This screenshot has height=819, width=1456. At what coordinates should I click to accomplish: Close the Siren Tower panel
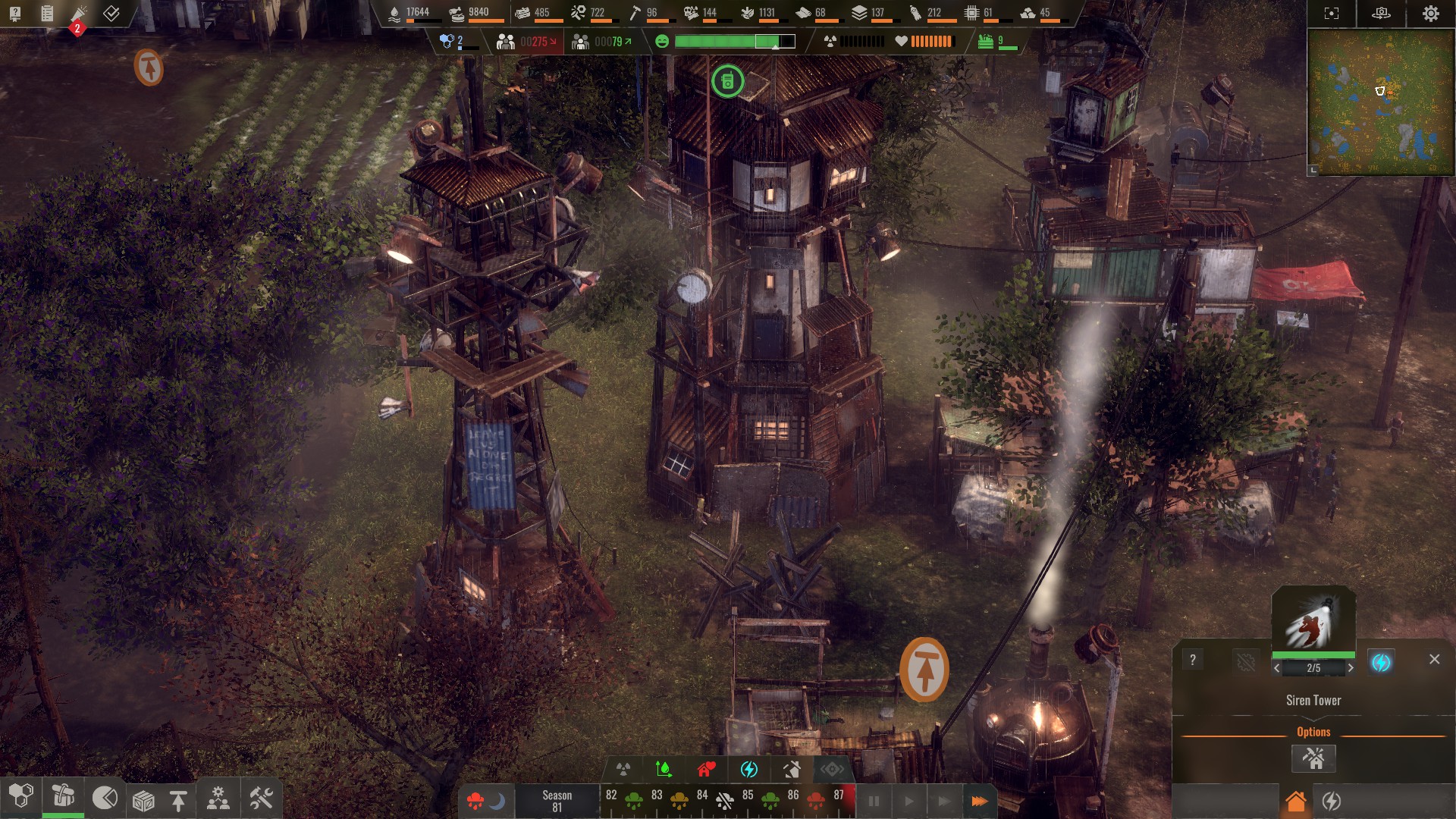coord(1434,659)
